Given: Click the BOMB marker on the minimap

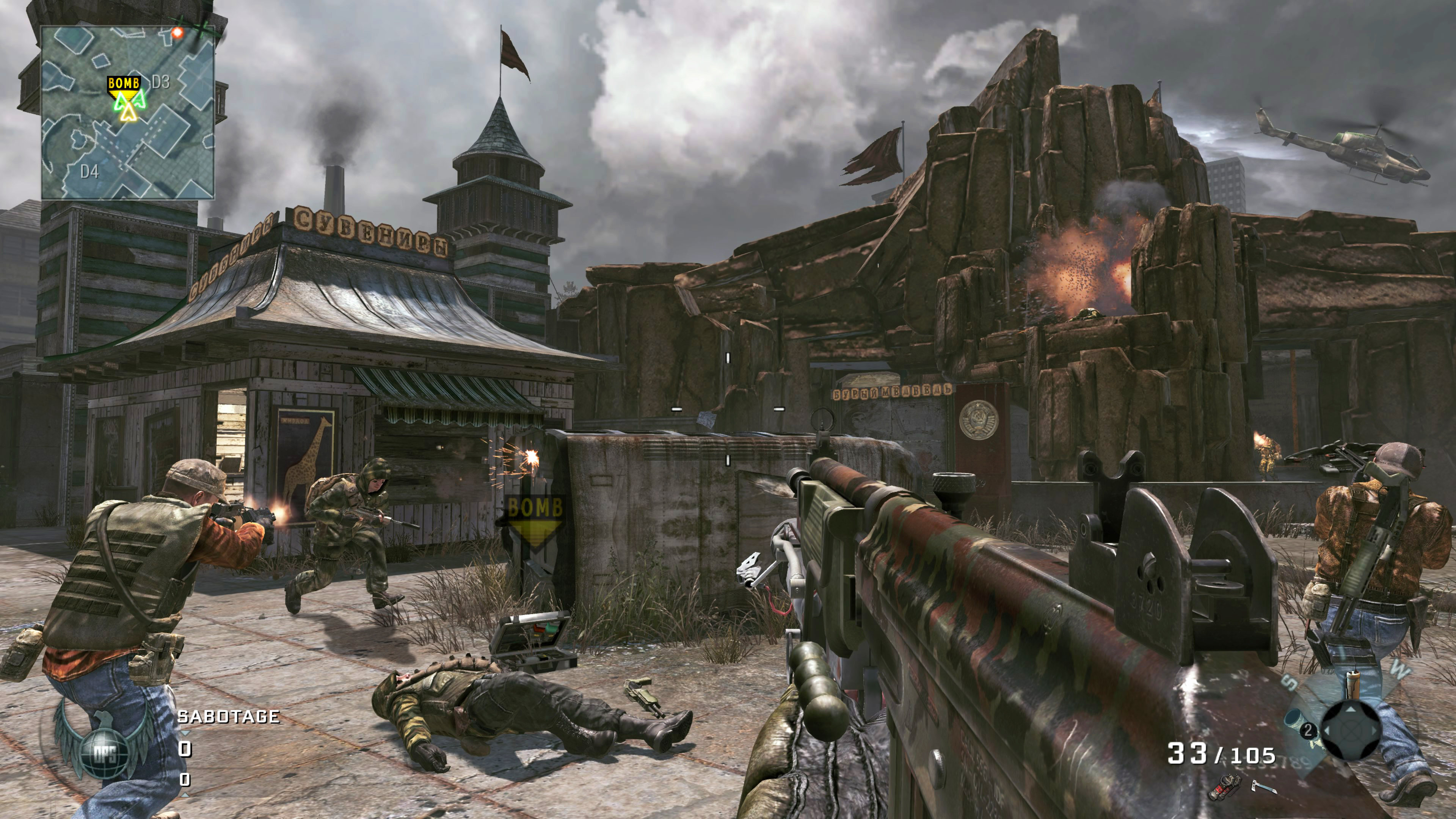Looking at the screenshot, I should tap(124, 83).
